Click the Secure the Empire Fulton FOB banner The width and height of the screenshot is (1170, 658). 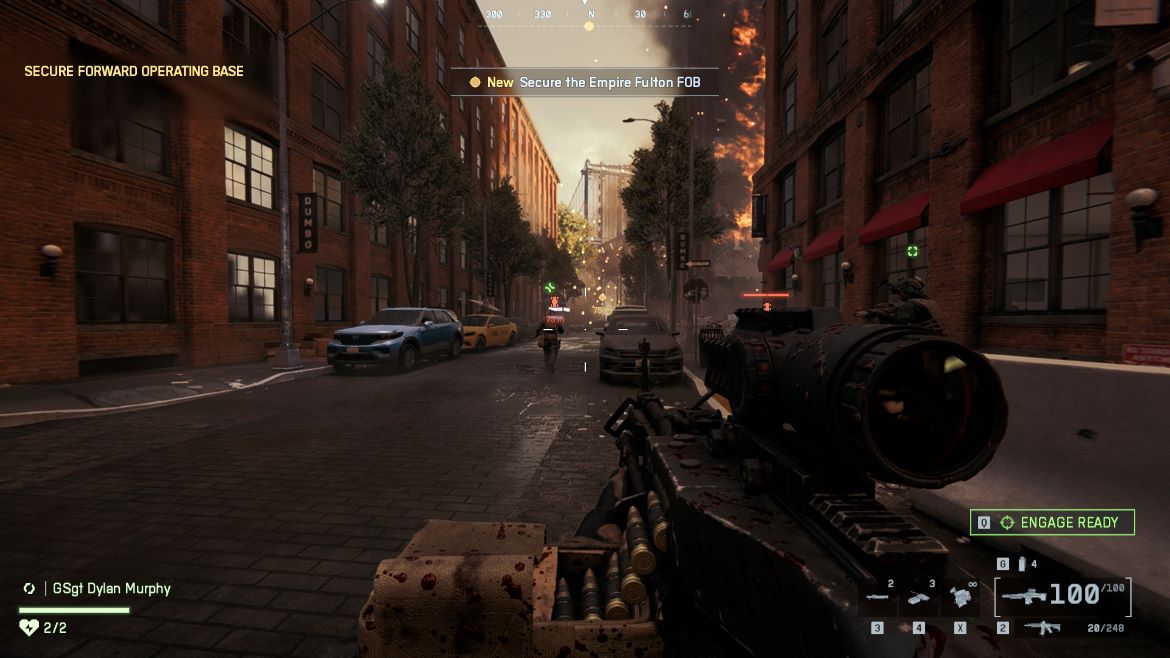[x=585, y=82]
